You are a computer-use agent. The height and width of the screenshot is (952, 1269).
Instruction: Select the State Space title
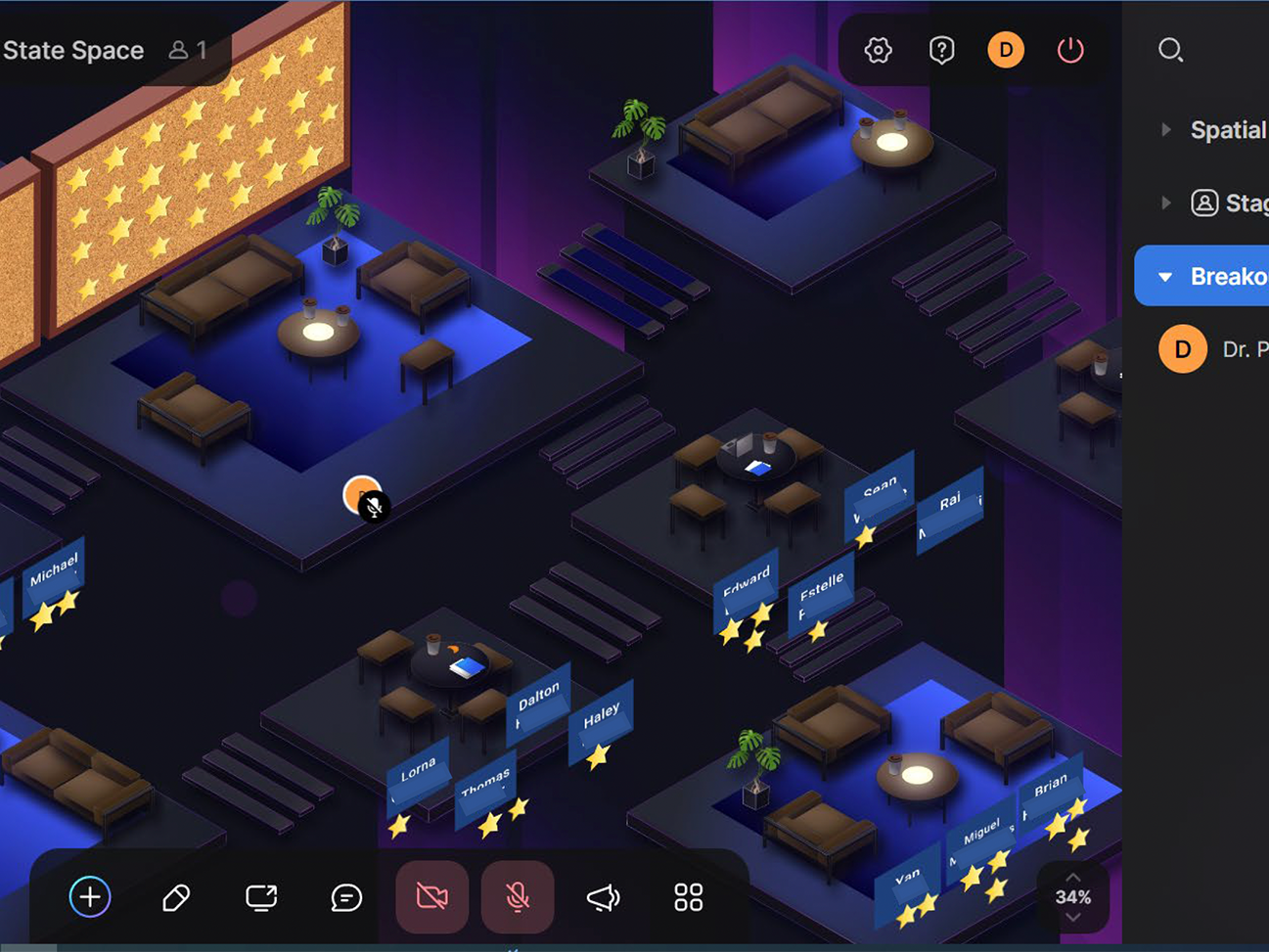click(x=73, y=50)
